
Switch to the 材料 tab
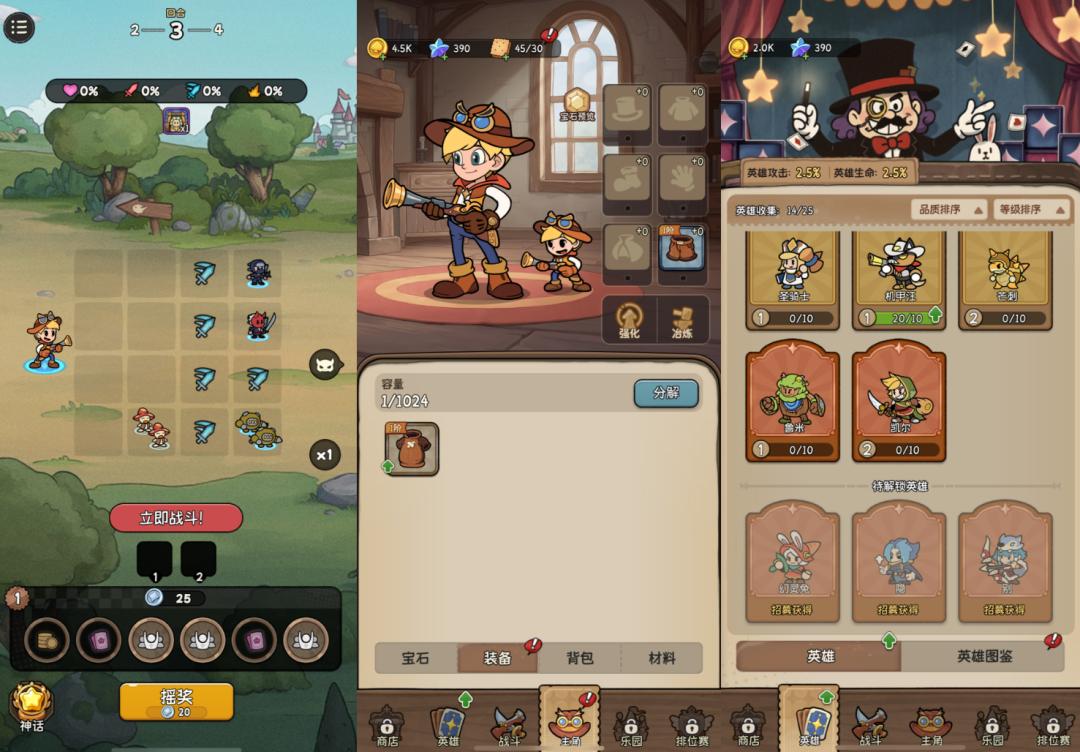pyautogui.click(x=662, y=658)
